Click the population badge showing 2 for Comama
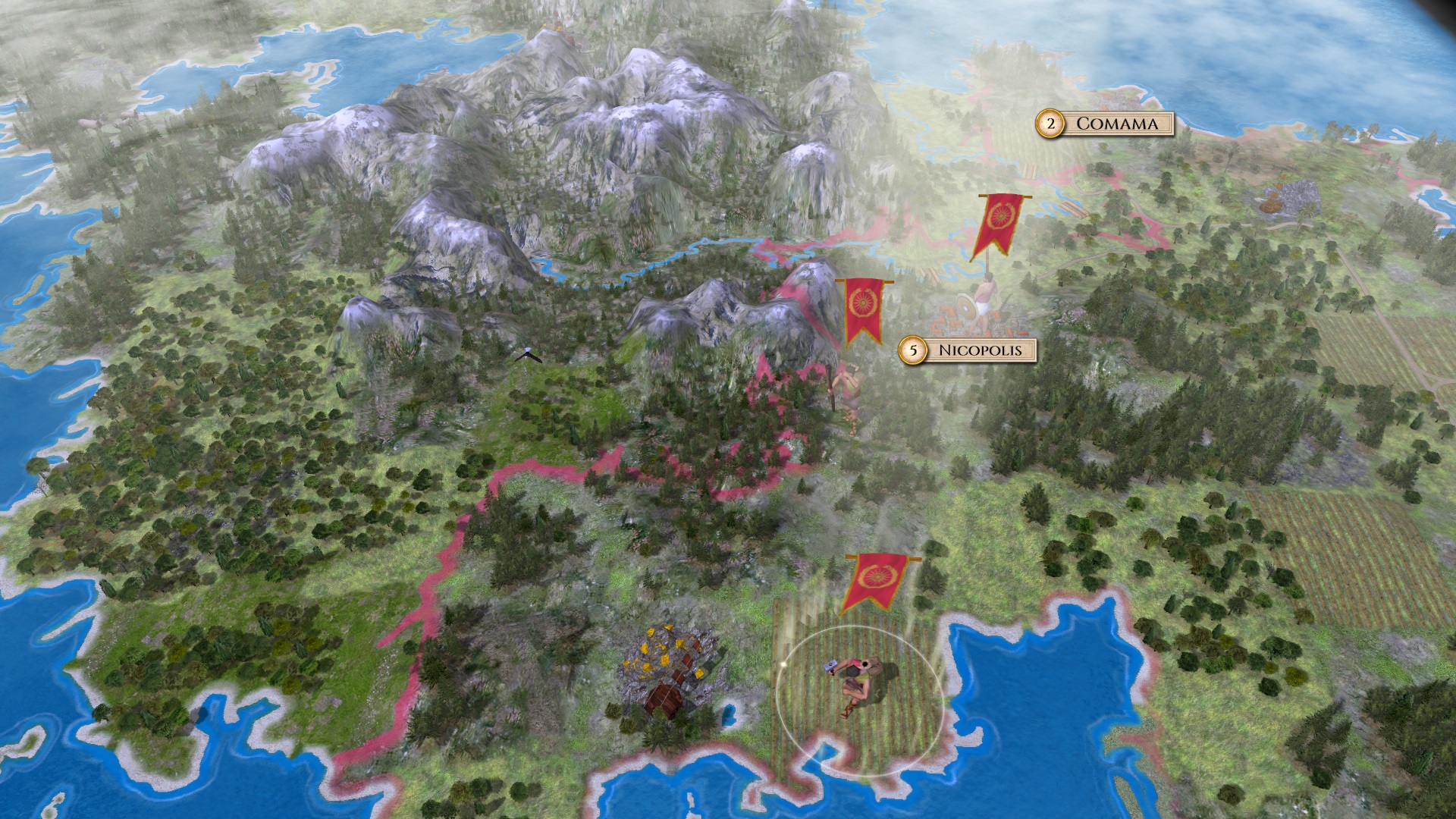Viewport: 1456px width, 819px height. pos(1050,124)
